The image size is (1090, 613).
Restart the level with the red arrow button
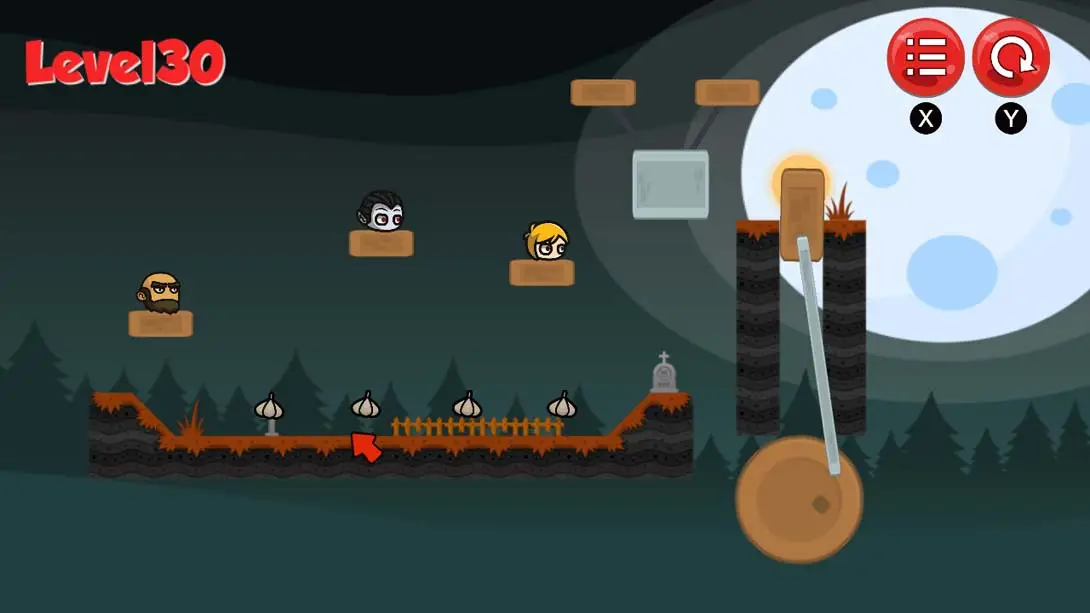(x=1010, y=58)
